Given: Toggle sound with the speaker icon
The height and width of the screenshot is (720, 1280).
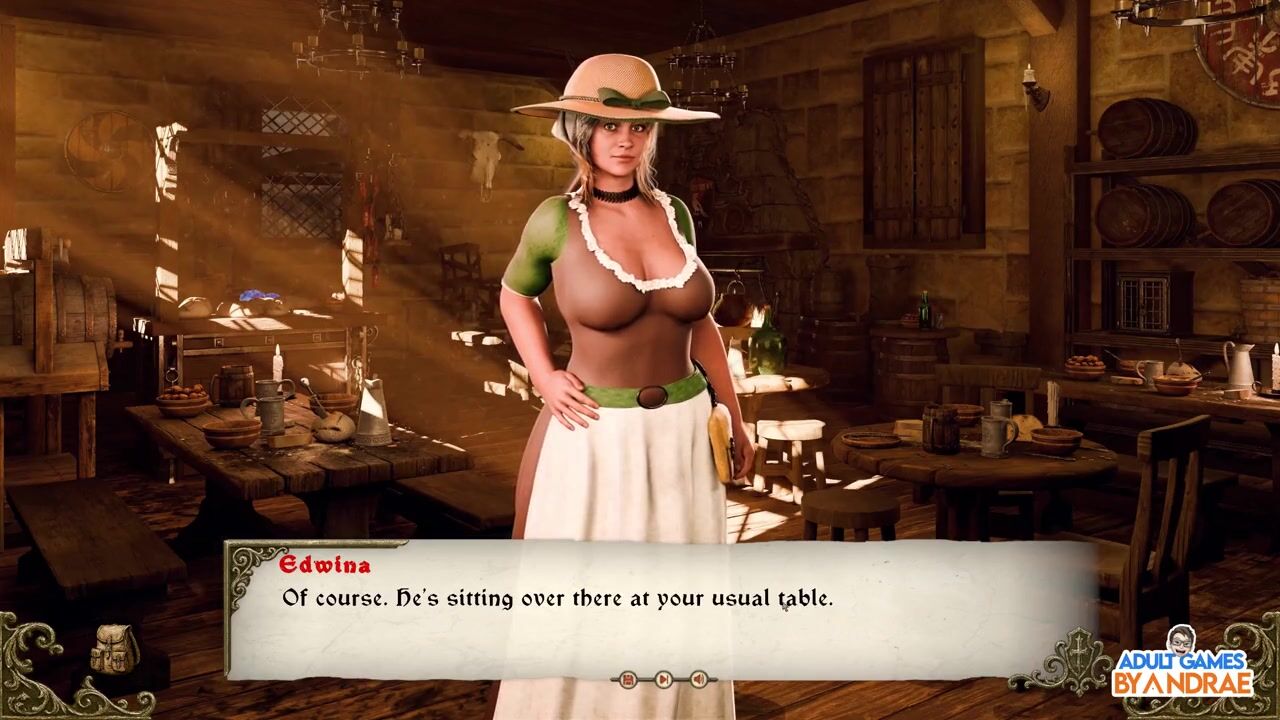Looking at the screenshot, I should click(698, 680).
